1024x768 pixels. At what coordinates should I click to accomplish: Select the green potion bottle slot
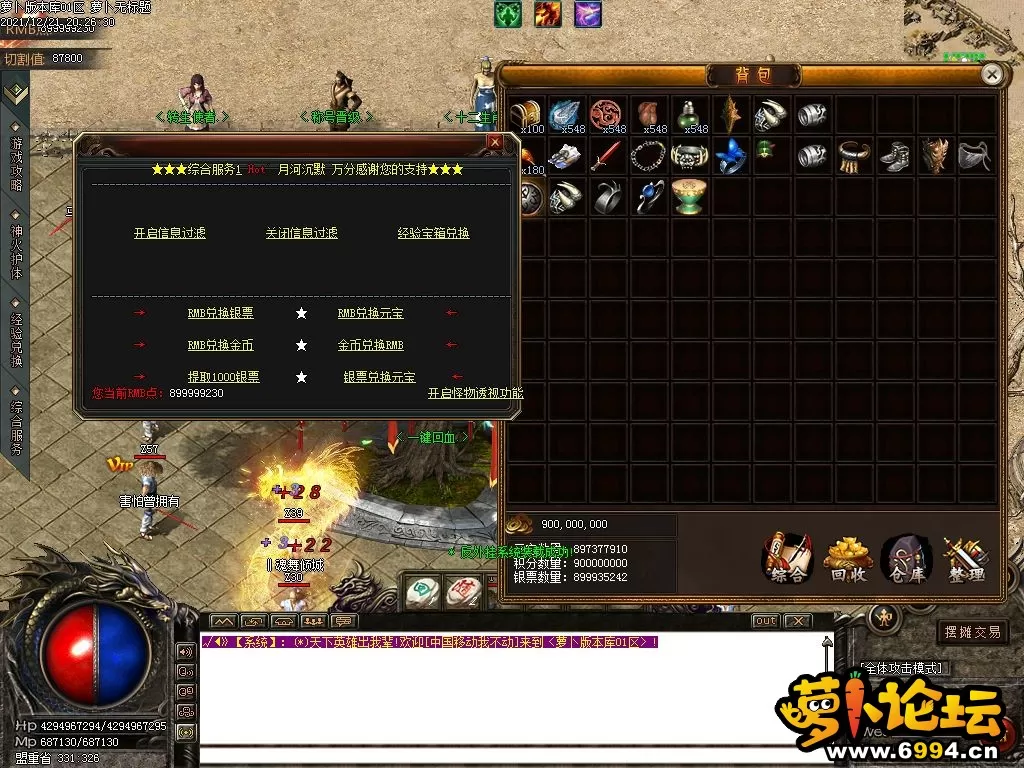[689, 115]
